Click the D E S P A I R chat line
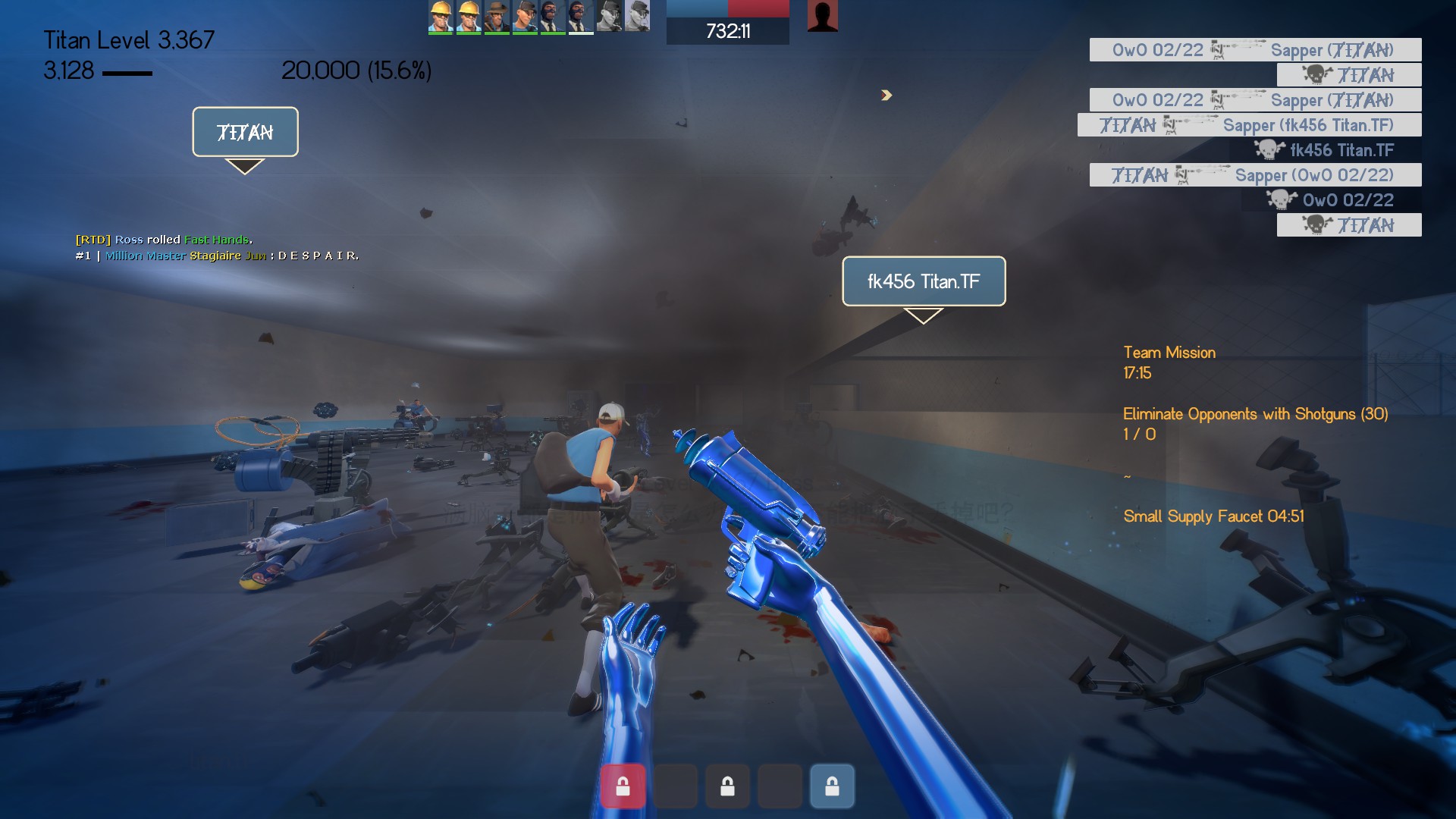 click(217, 256)
